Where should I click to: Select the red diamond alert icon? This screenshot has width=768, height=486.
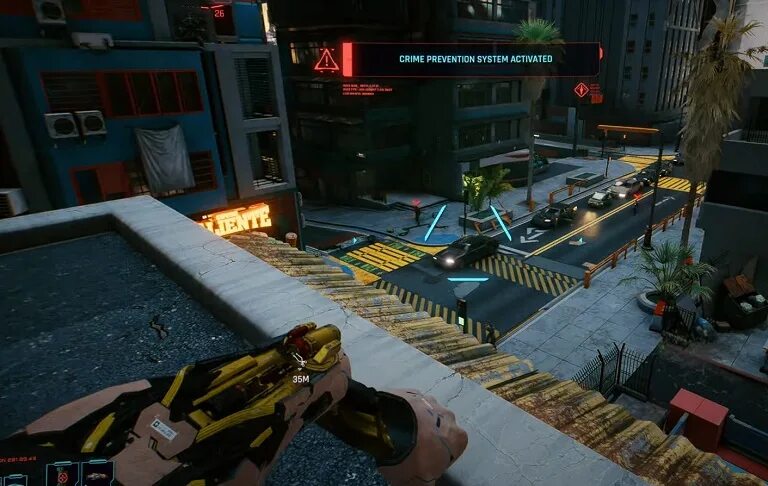coord(581,90)
